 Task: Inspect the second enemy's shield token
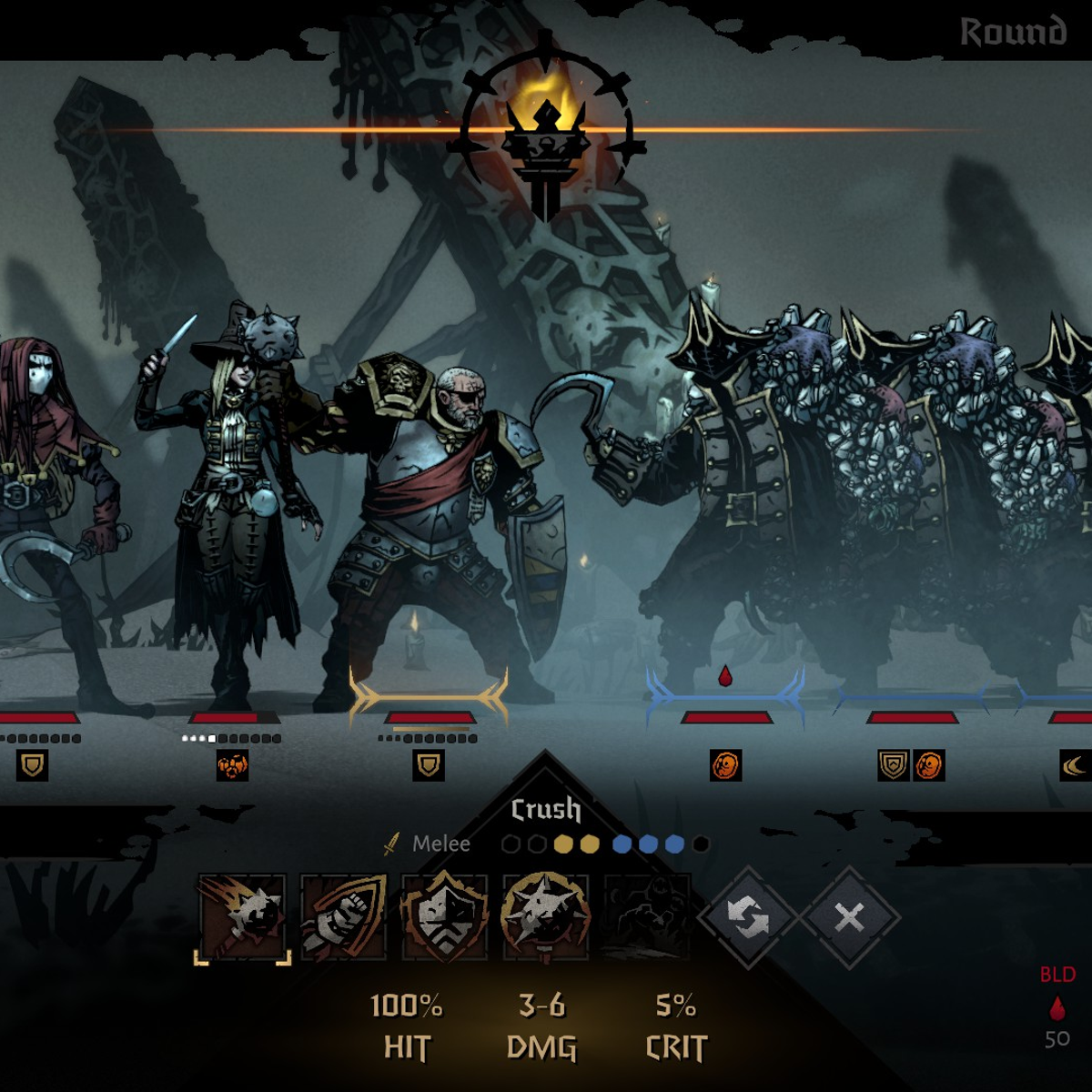coord(893,765)
